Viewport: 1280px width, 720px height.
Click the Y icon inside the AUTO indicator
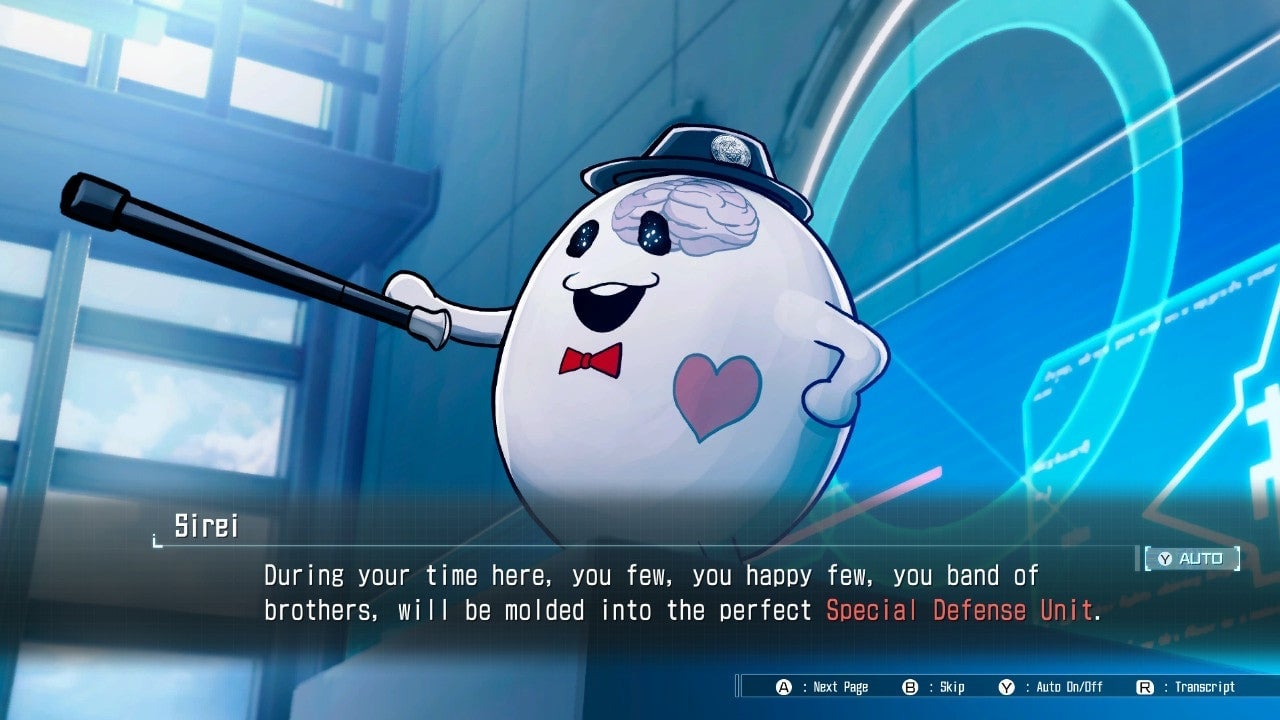point(1164,558)
